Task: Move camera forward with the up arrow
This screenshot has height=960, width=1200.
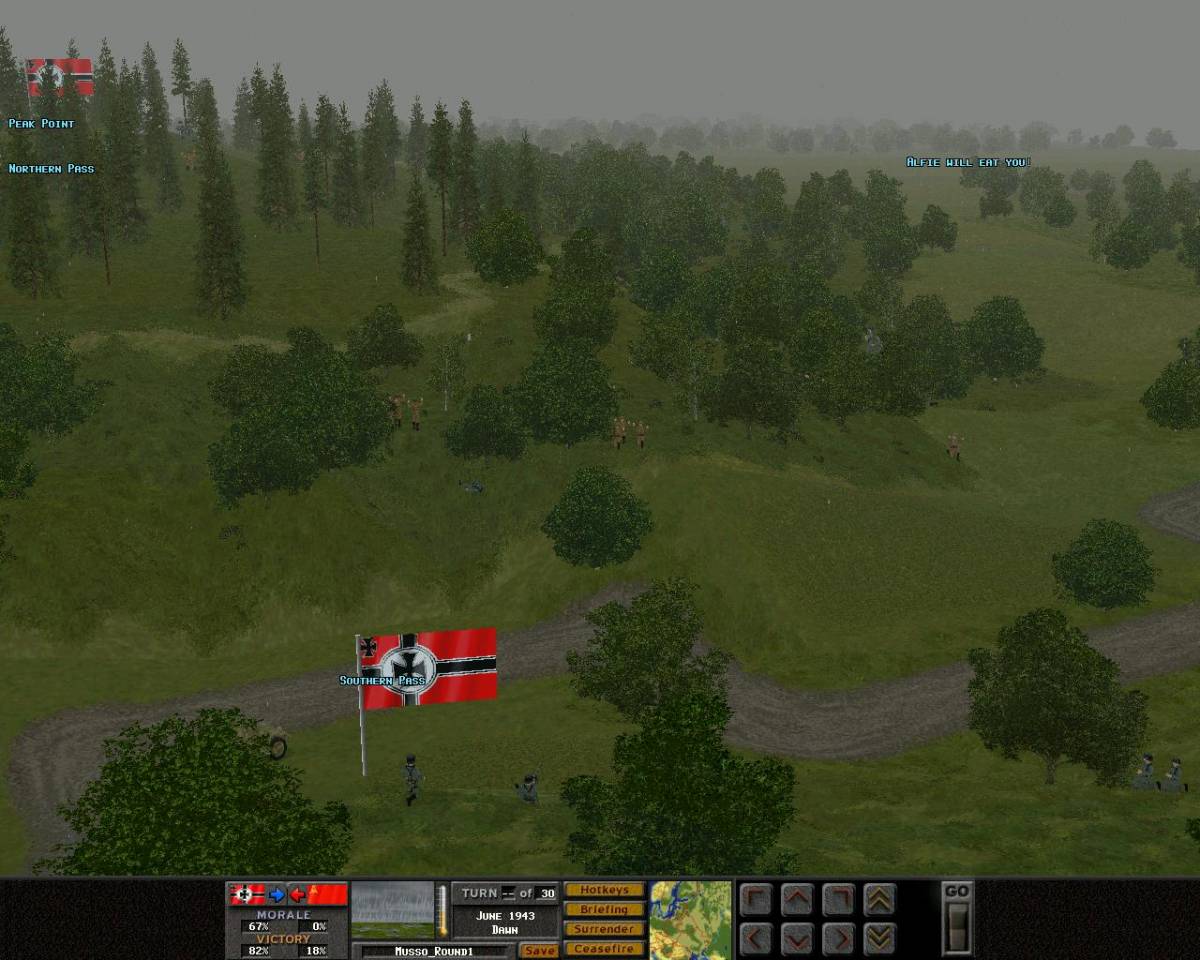Action: click(797, 900)
